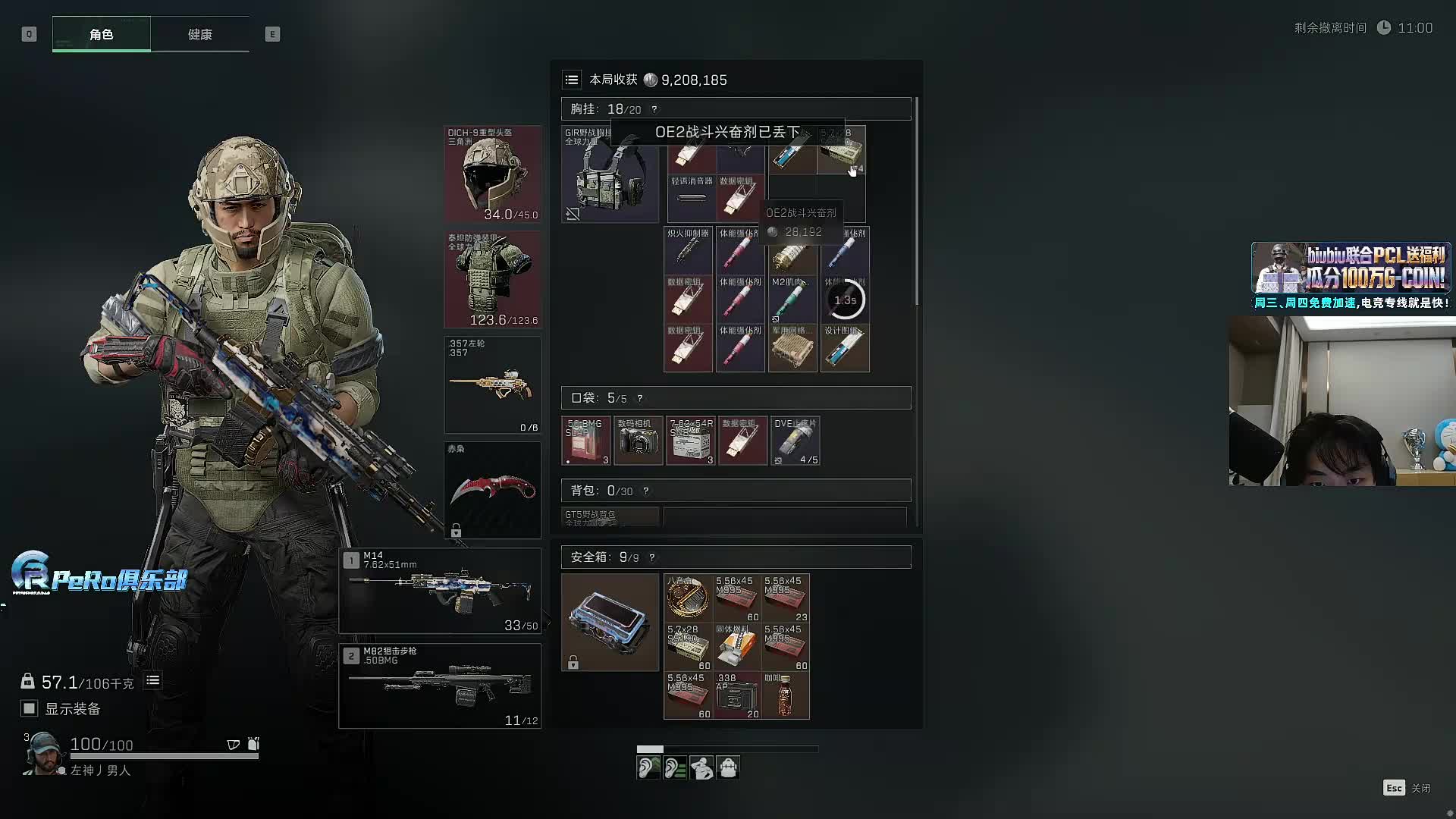Open the weight detail list icon
Screen dimensions: 1456x819
(152, 680)
